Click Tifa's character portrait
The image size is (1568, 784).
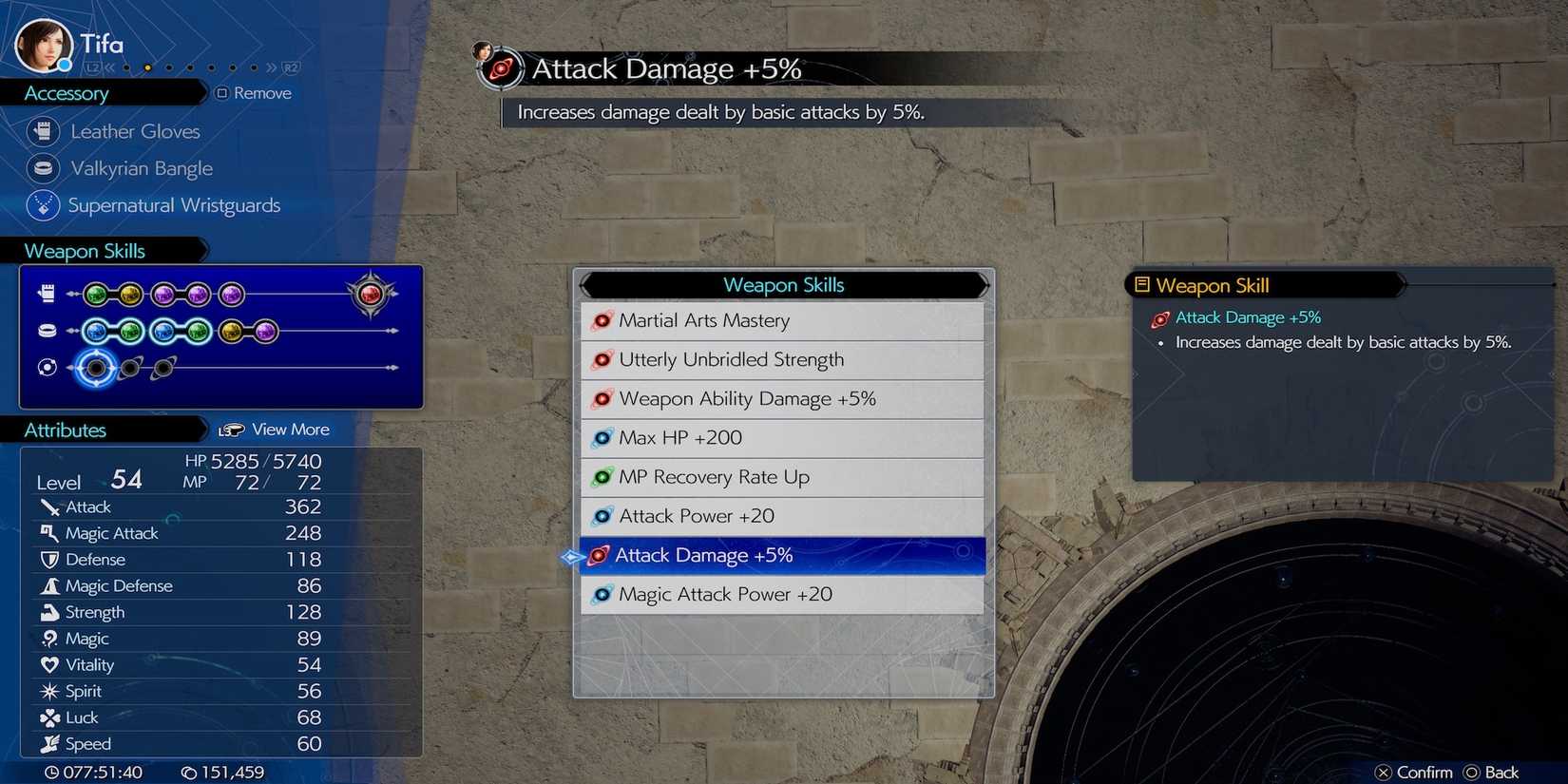(43, 43)
